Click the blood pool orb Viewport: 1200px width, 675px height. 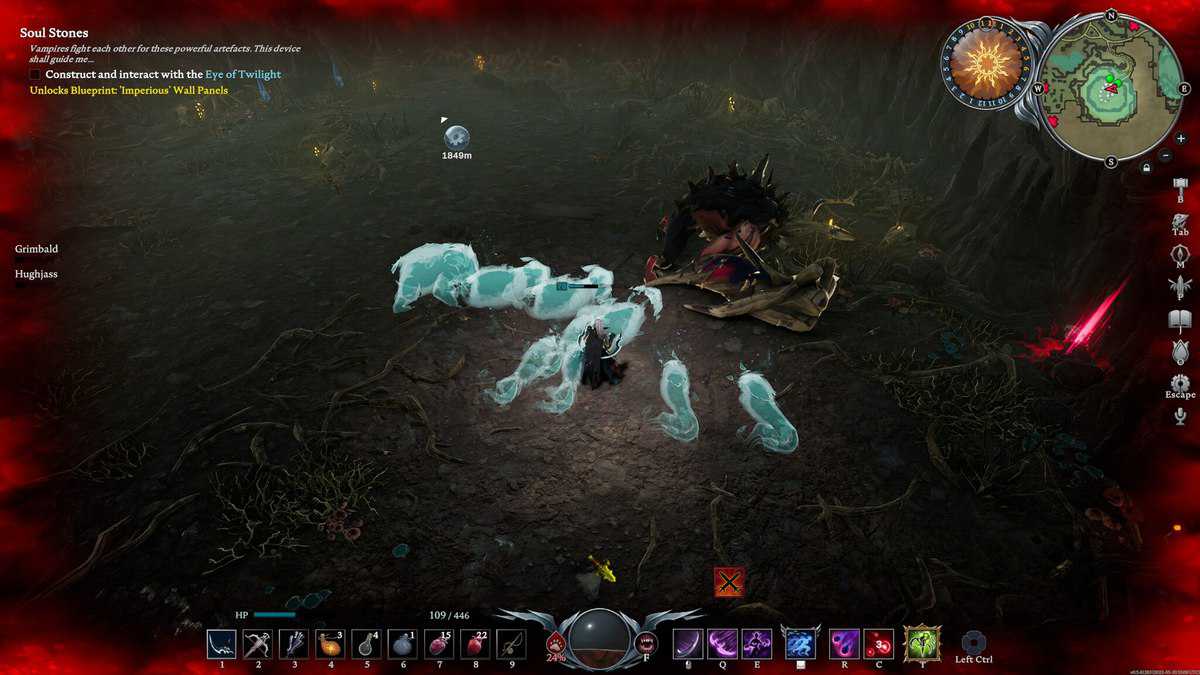pos(599,638)
